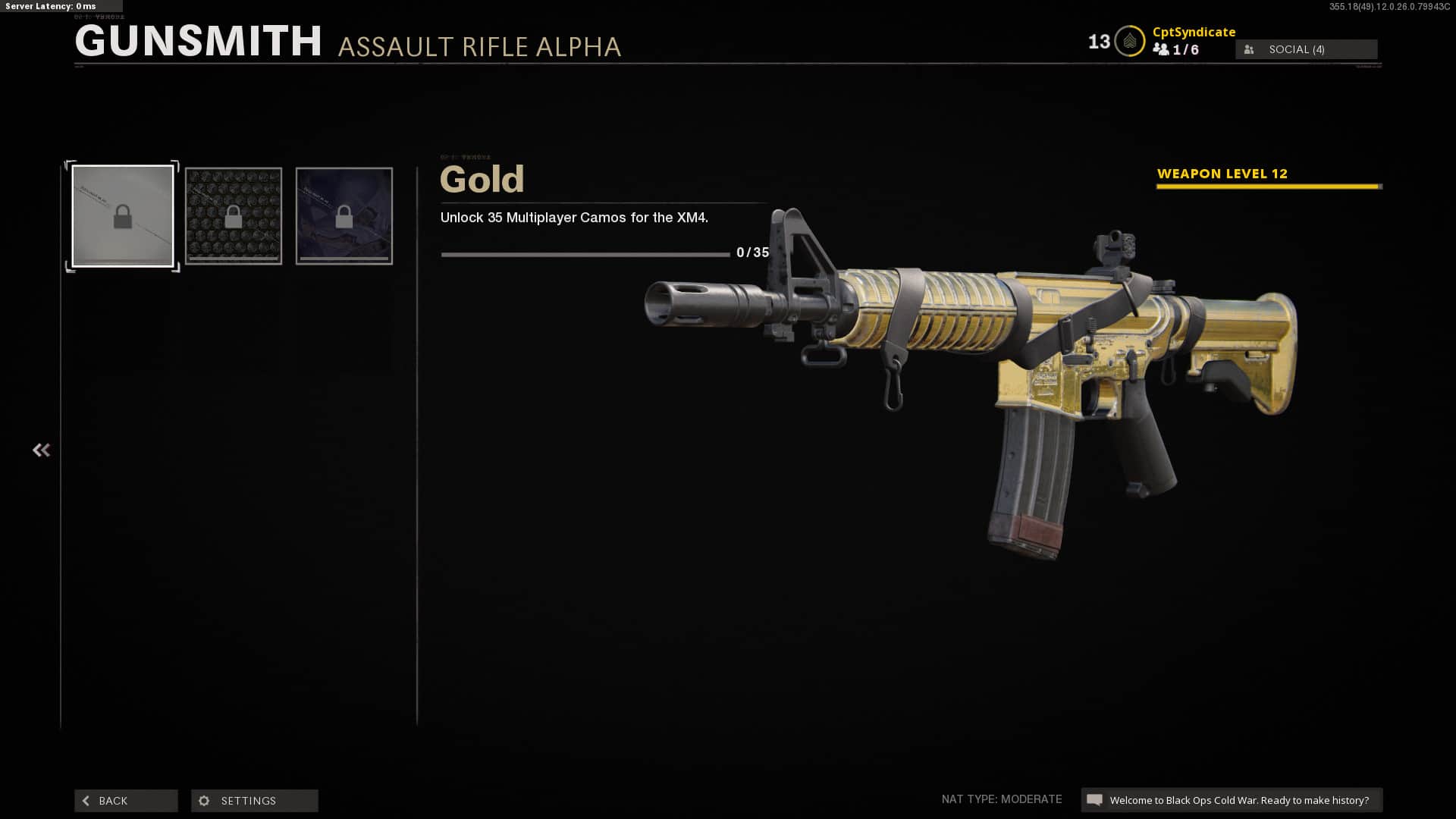Go back with the BACK button

pyautogui.click(x=126, y=801)
